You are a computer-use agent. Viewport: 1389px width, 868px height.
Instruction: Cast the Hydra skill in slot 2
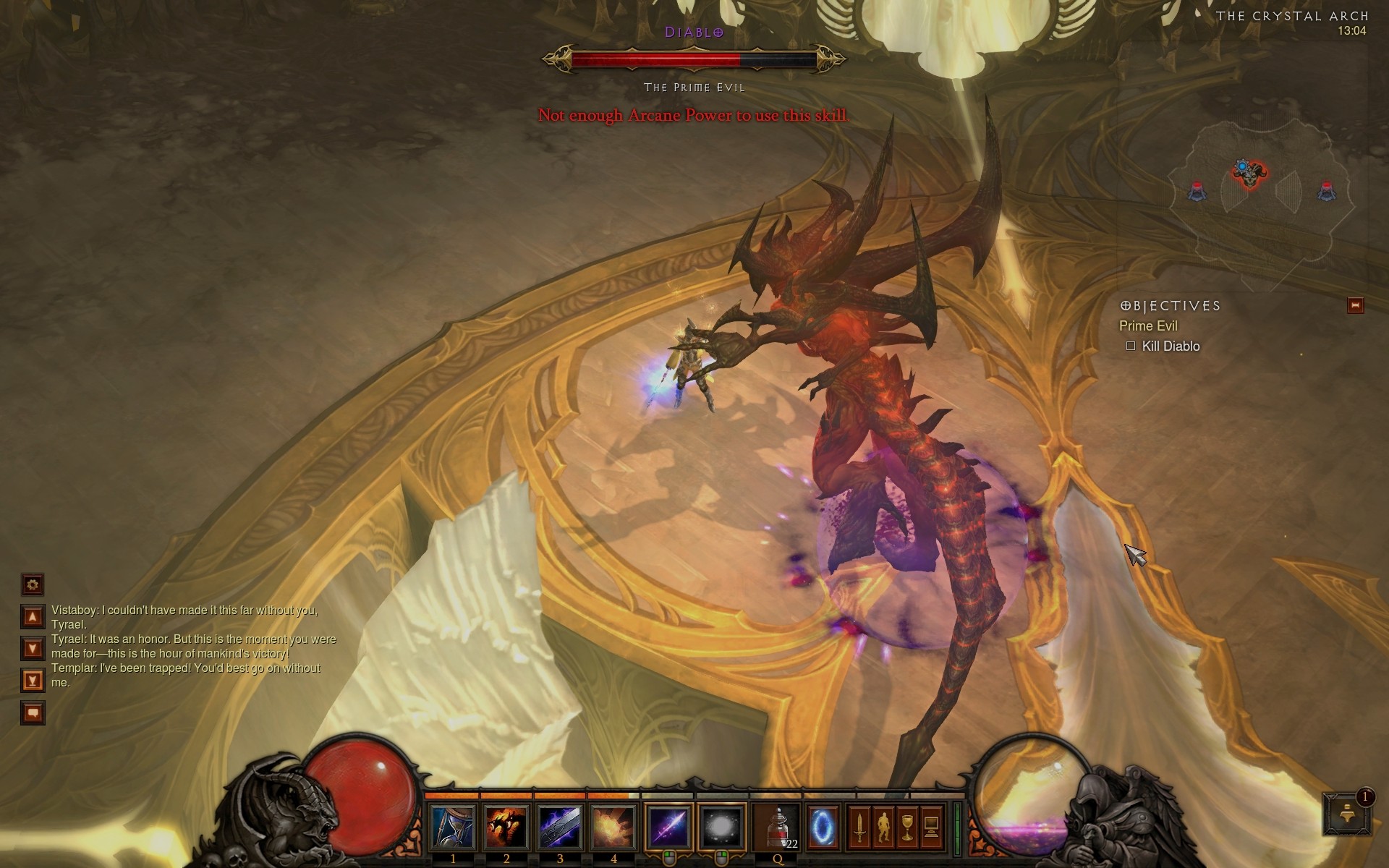click(506, 827)
